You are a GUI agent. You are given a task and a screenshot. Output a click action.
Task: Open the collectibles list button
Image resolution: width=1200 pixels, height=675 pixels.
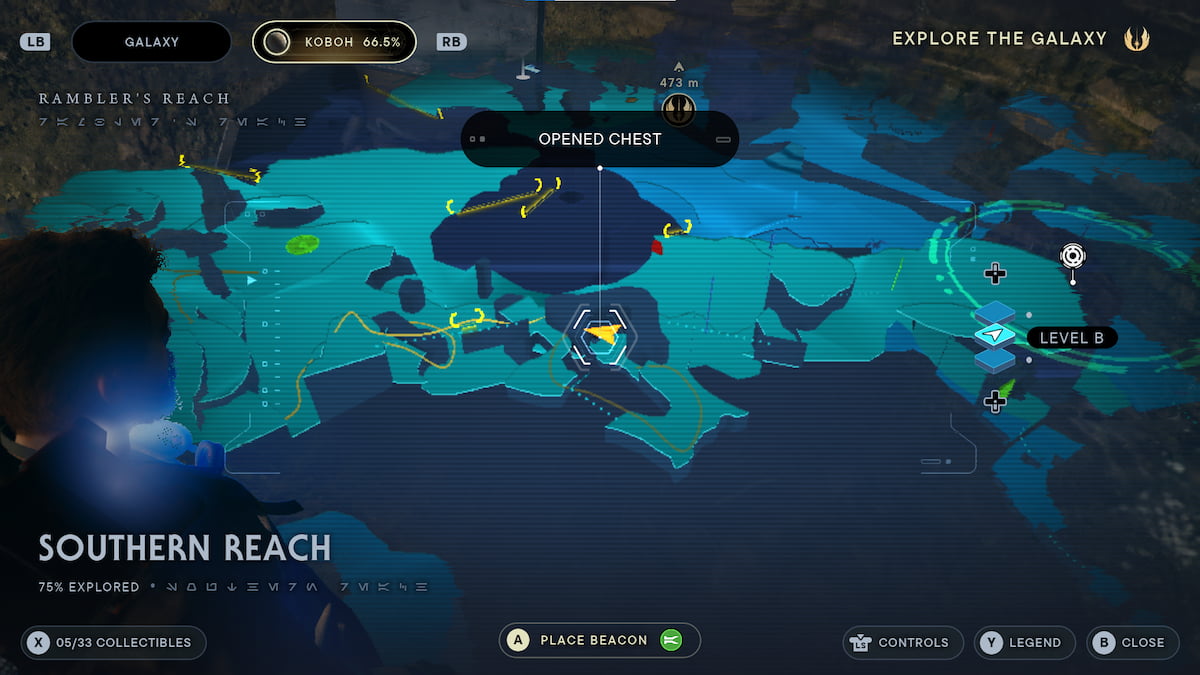(113, 643)
